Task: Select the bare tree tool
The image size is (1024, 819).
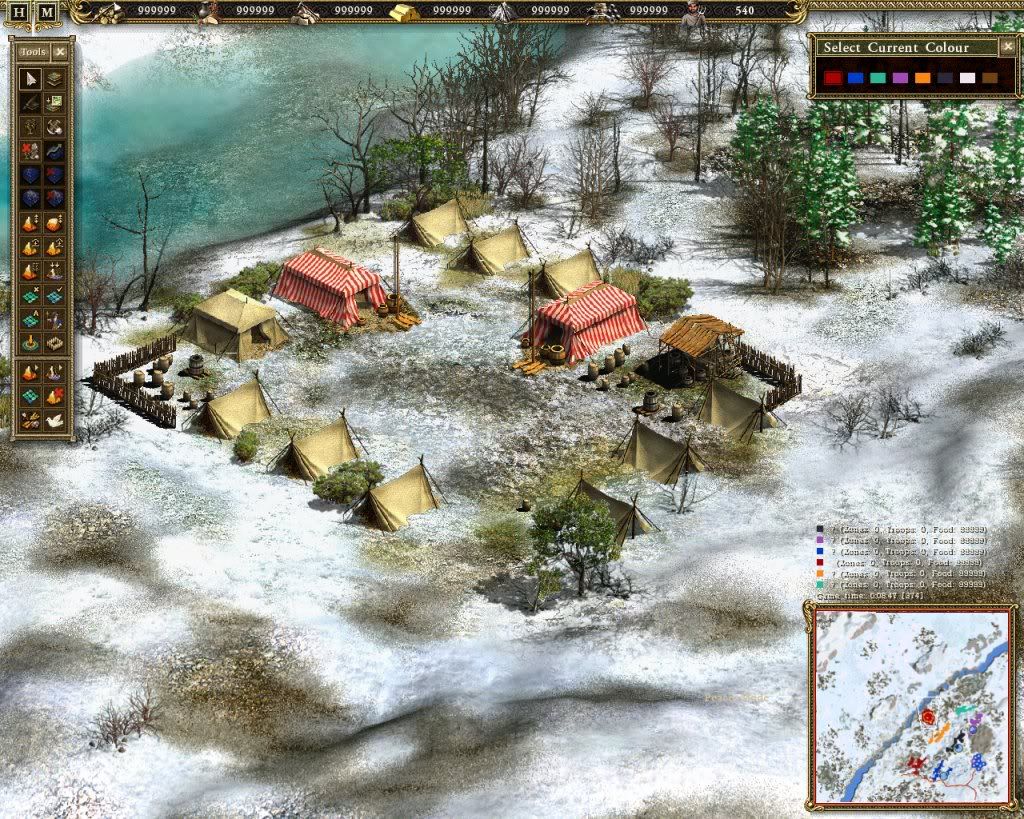Action: (30, 128)
